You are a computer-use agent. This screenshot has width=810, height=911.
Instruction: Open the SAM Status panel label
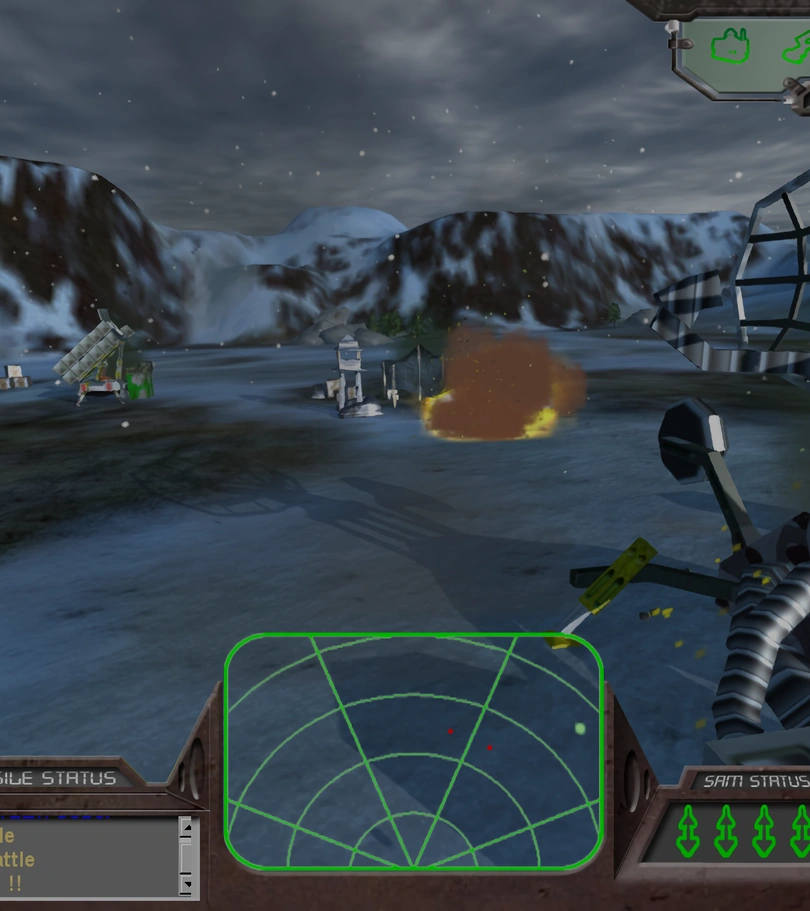(756, 781)
